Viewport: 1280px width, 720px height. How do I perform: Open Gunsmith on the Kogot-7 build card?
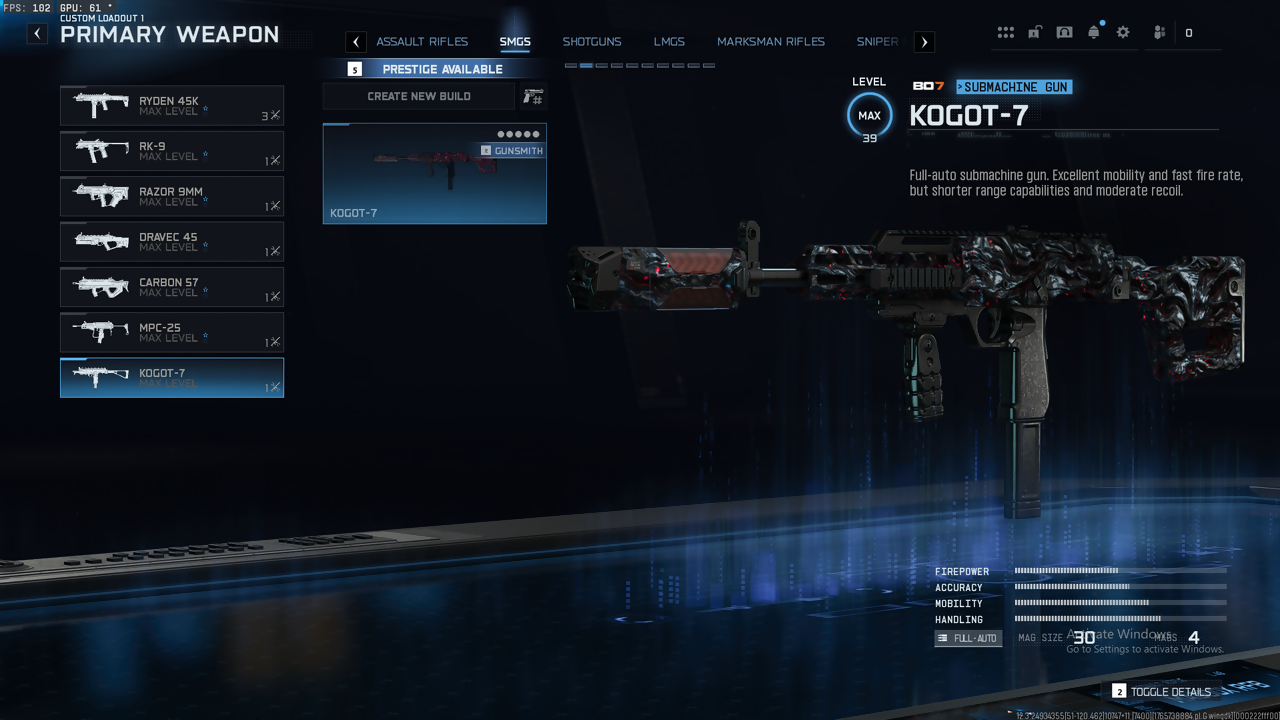512,151
